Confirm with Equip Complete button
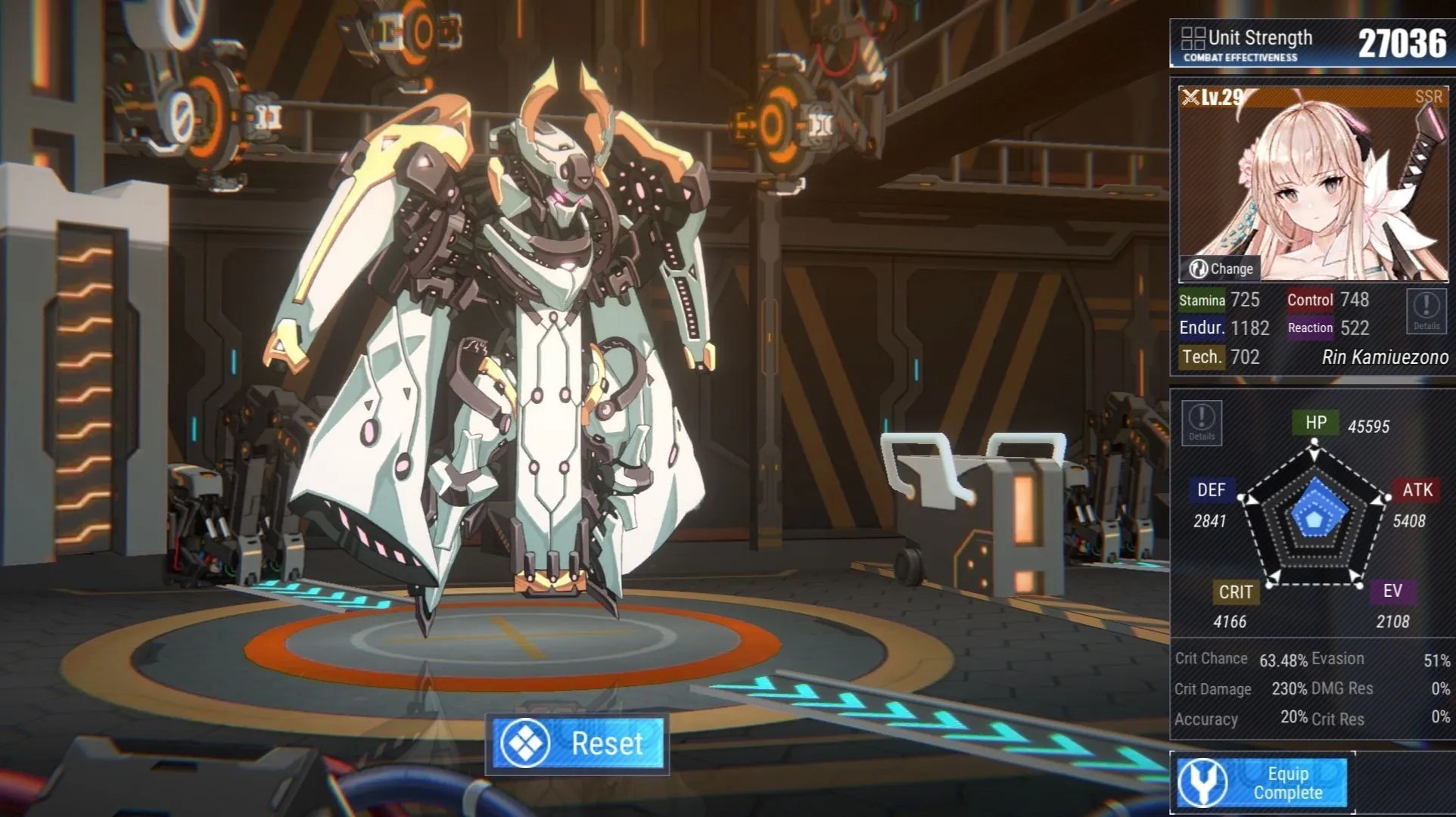1456x817 pixels. click(1262, 783)
